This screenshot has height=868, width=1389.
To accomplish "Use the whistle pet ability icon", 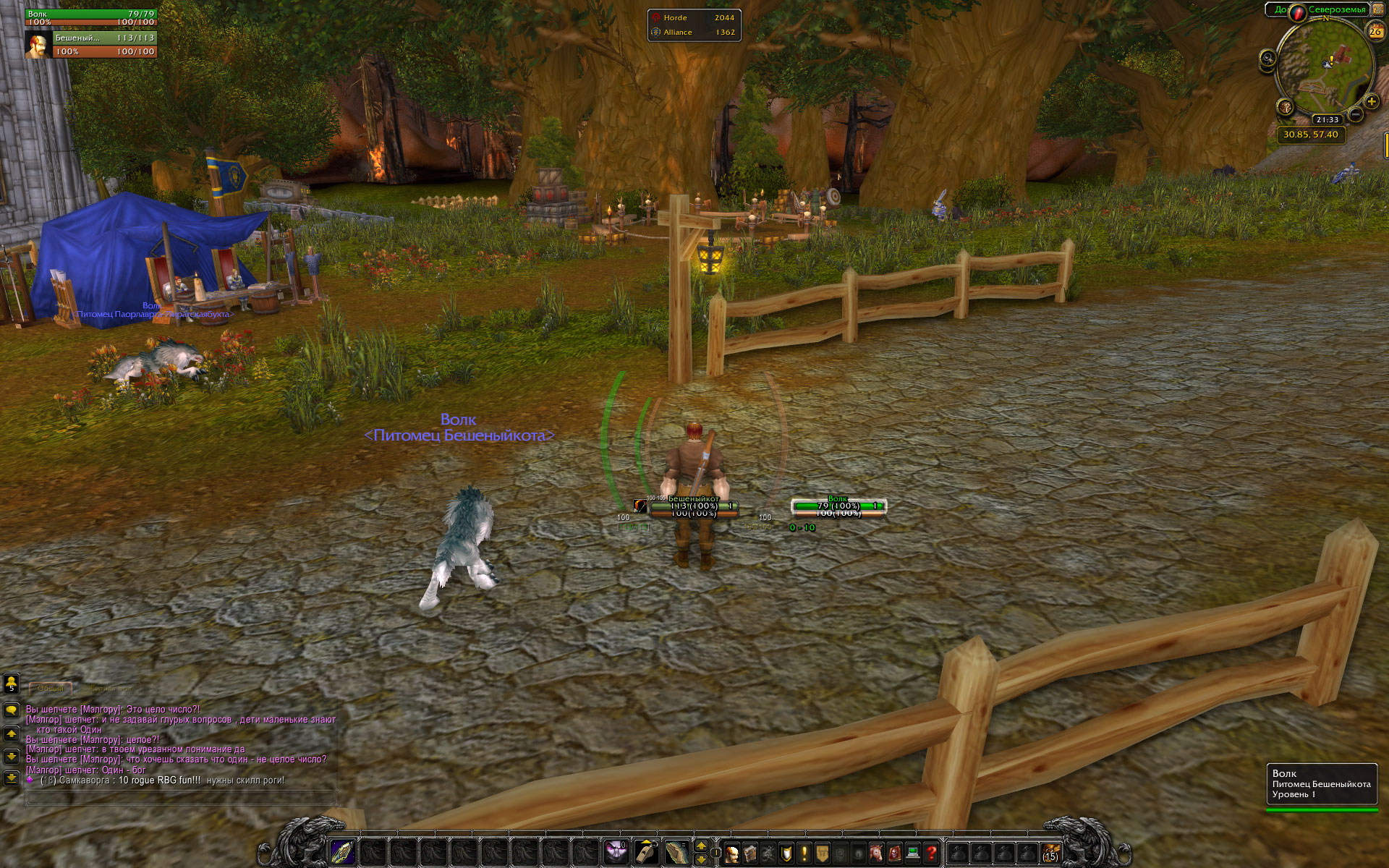I will (x=646, y=852).
